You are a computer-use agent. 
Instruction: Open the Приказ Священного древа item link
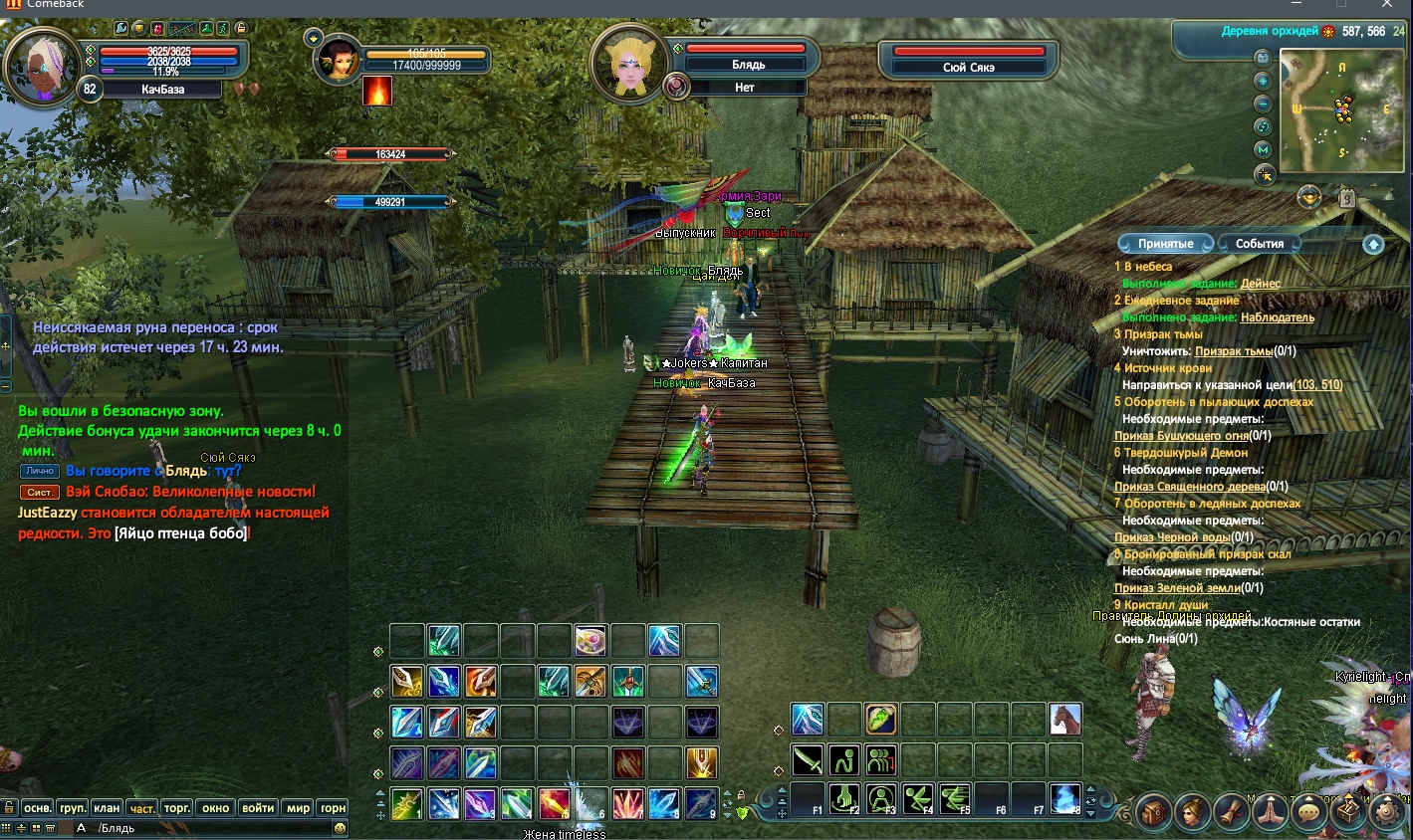click(x=1189, y=487)
